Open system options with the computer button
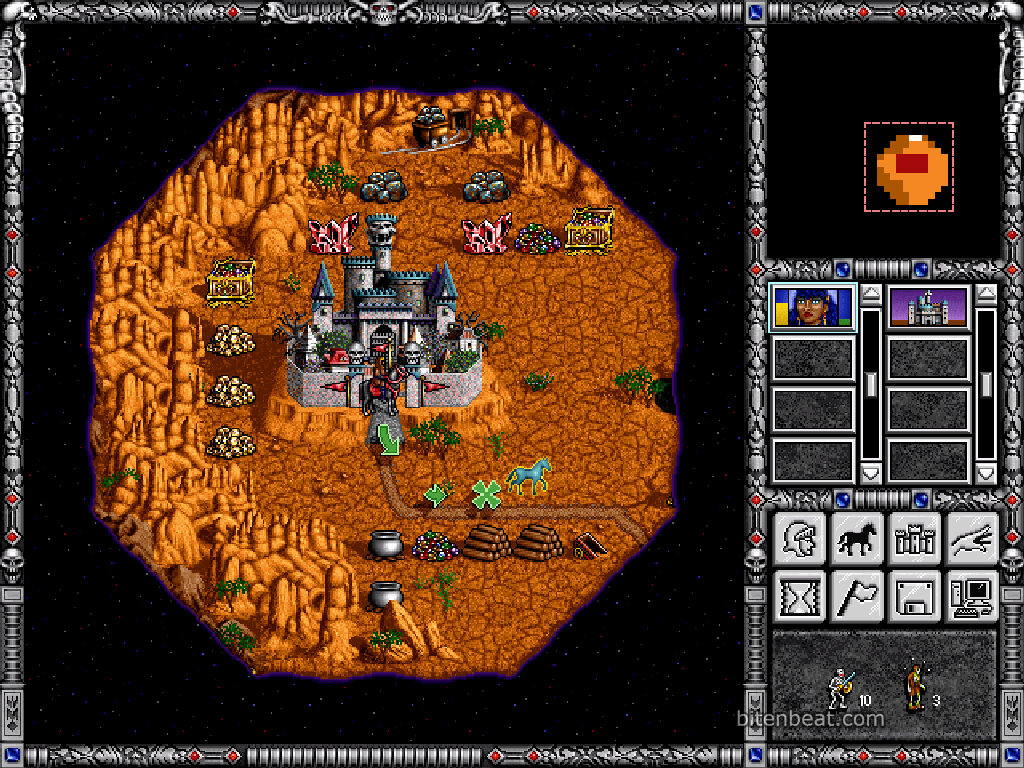The image size is (1024, 768). pos(972,597)
